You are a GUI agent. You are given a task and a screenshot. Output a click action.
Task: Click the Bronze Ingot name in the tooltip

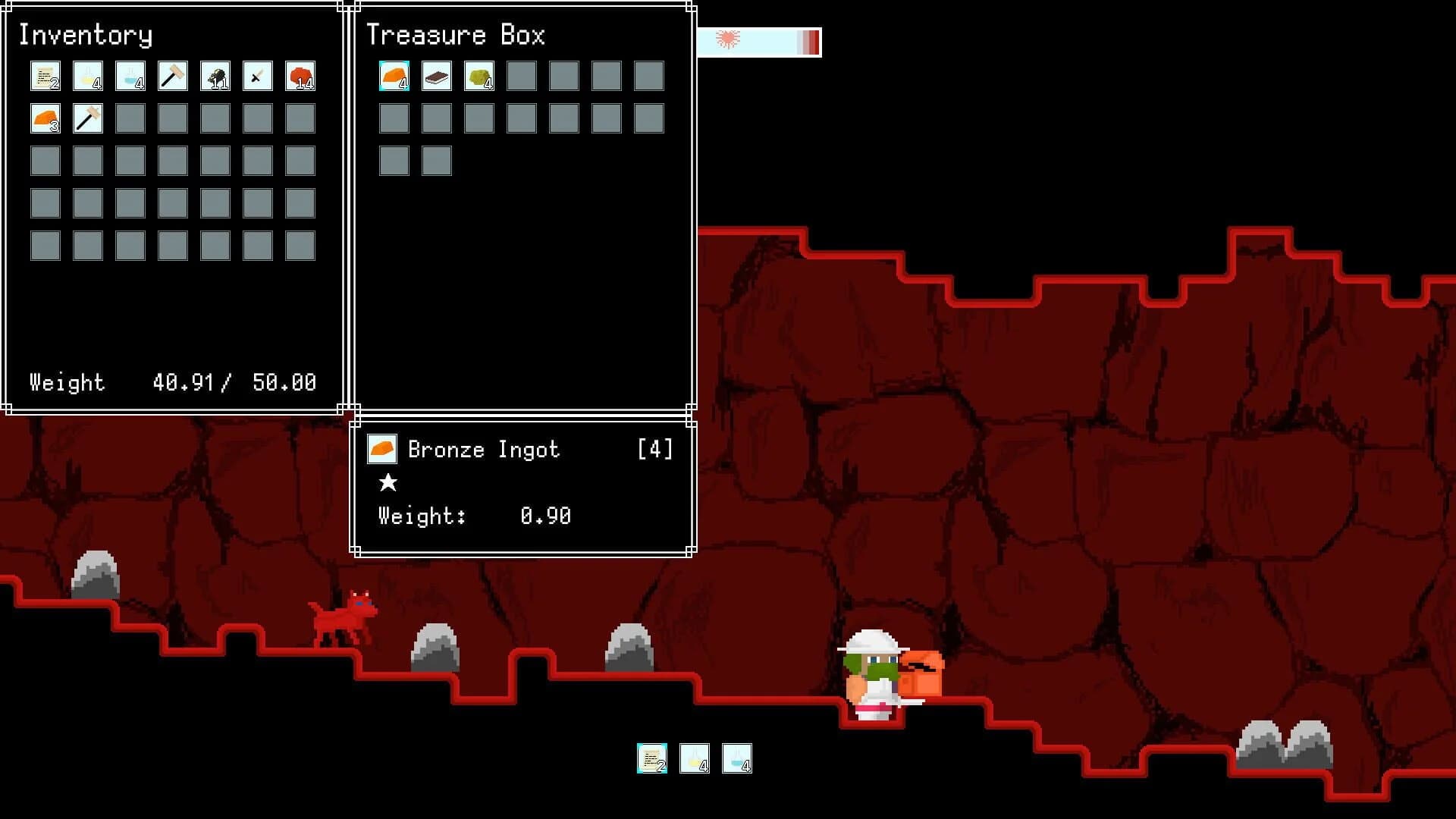pyautogui.click(x=483, y=449)
